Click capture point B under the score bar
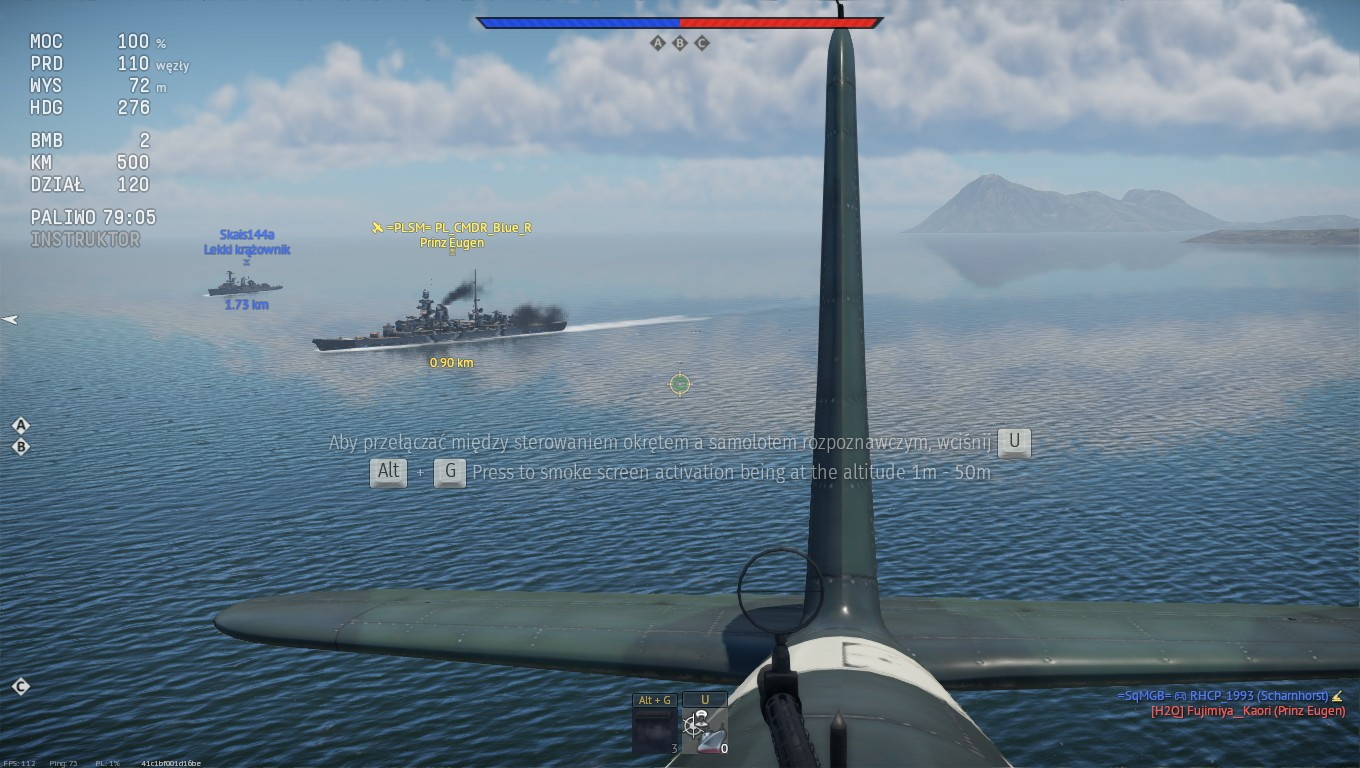Screen dimensions: 1360x768 point(680,43)
